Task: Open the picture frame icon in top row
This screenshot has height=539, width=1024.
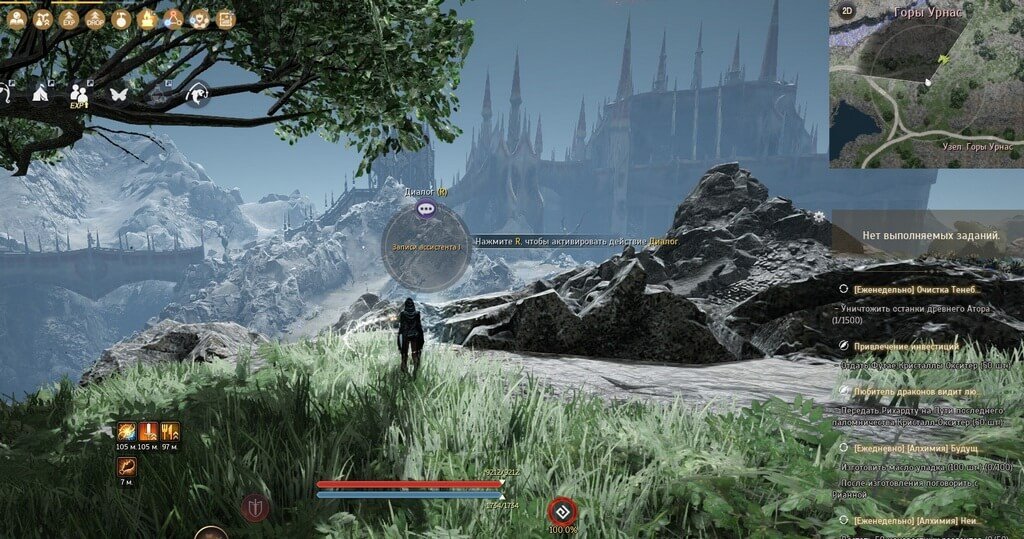Action: [225, 19]
